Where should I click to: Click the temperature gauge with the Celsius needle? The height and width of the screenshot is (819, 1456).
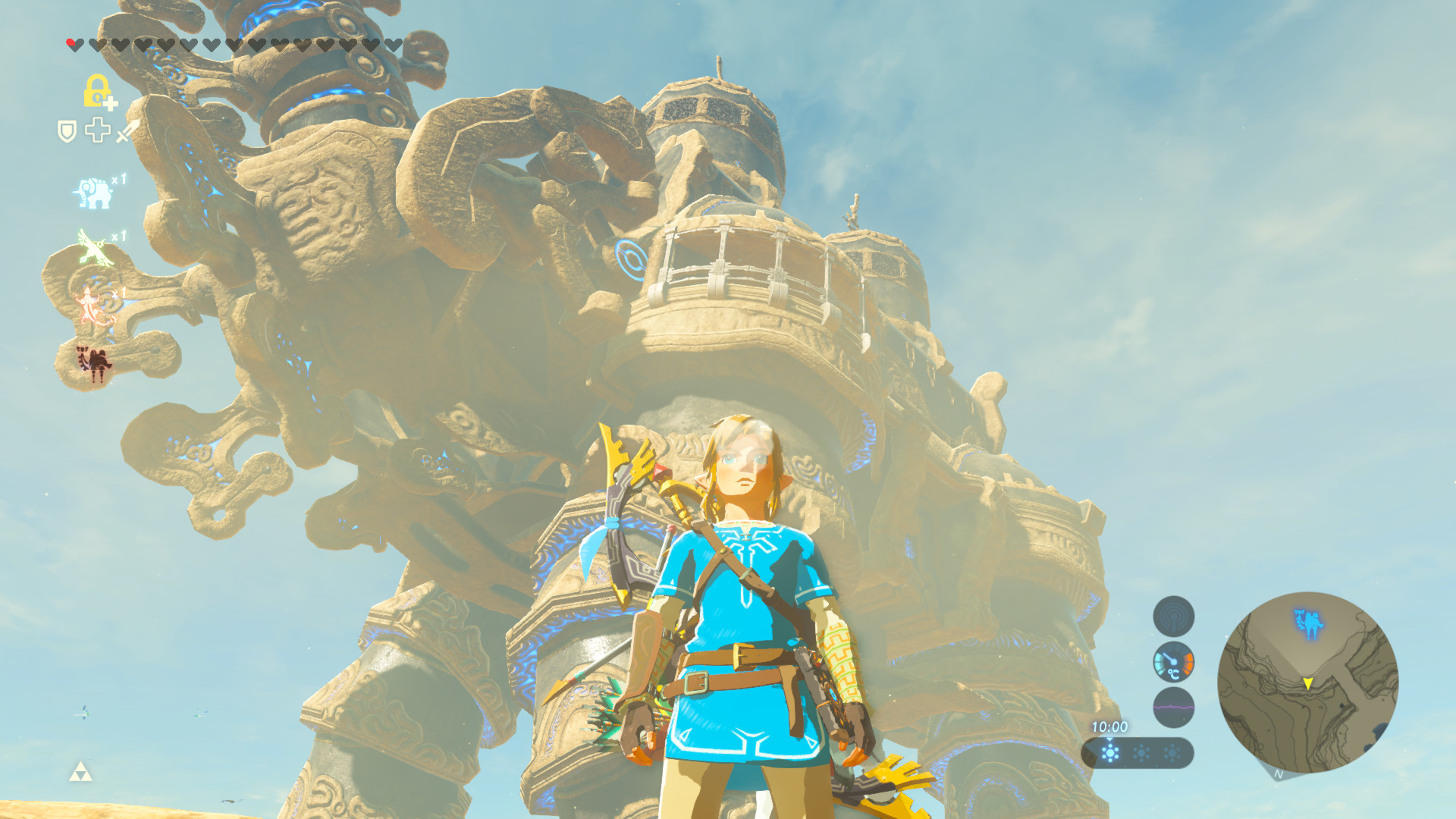point(1174,662)
